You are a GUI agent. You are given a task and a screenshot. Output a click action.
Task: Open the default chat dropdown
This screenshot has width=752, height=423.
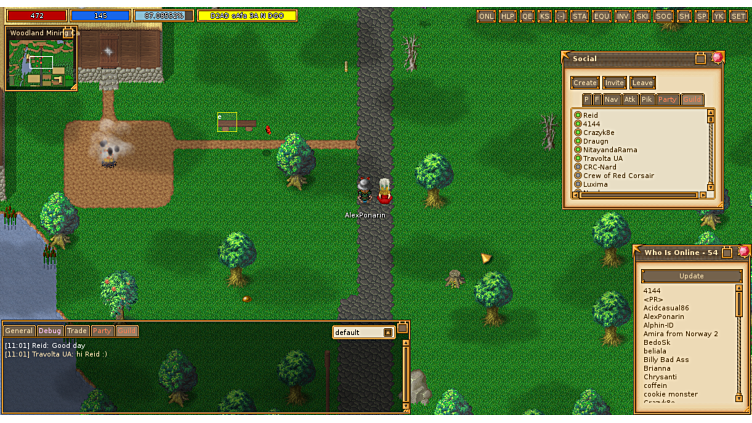pyautogui.click(x=388, y=332)
